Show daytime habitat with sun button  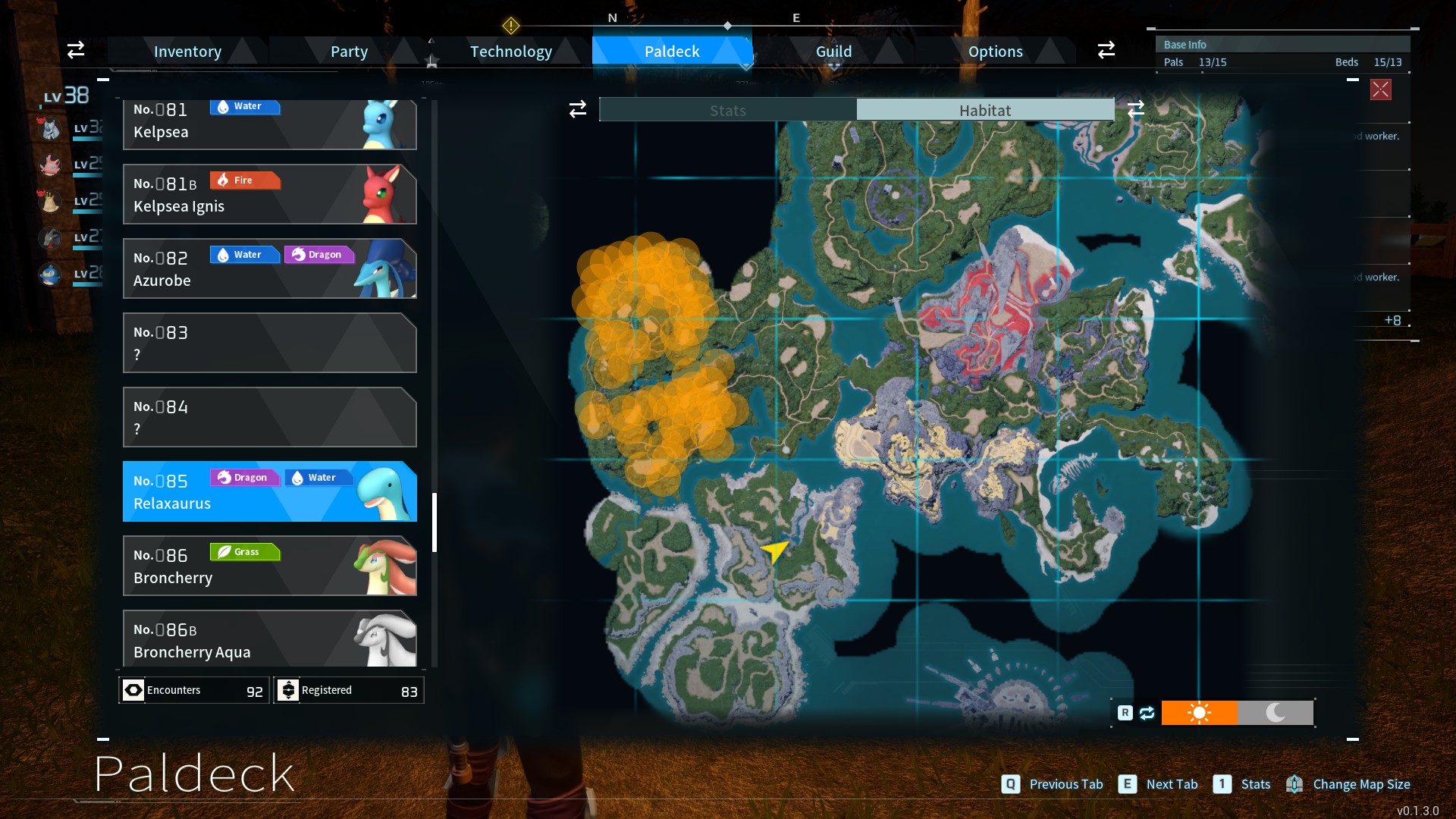coord(1199,713)
